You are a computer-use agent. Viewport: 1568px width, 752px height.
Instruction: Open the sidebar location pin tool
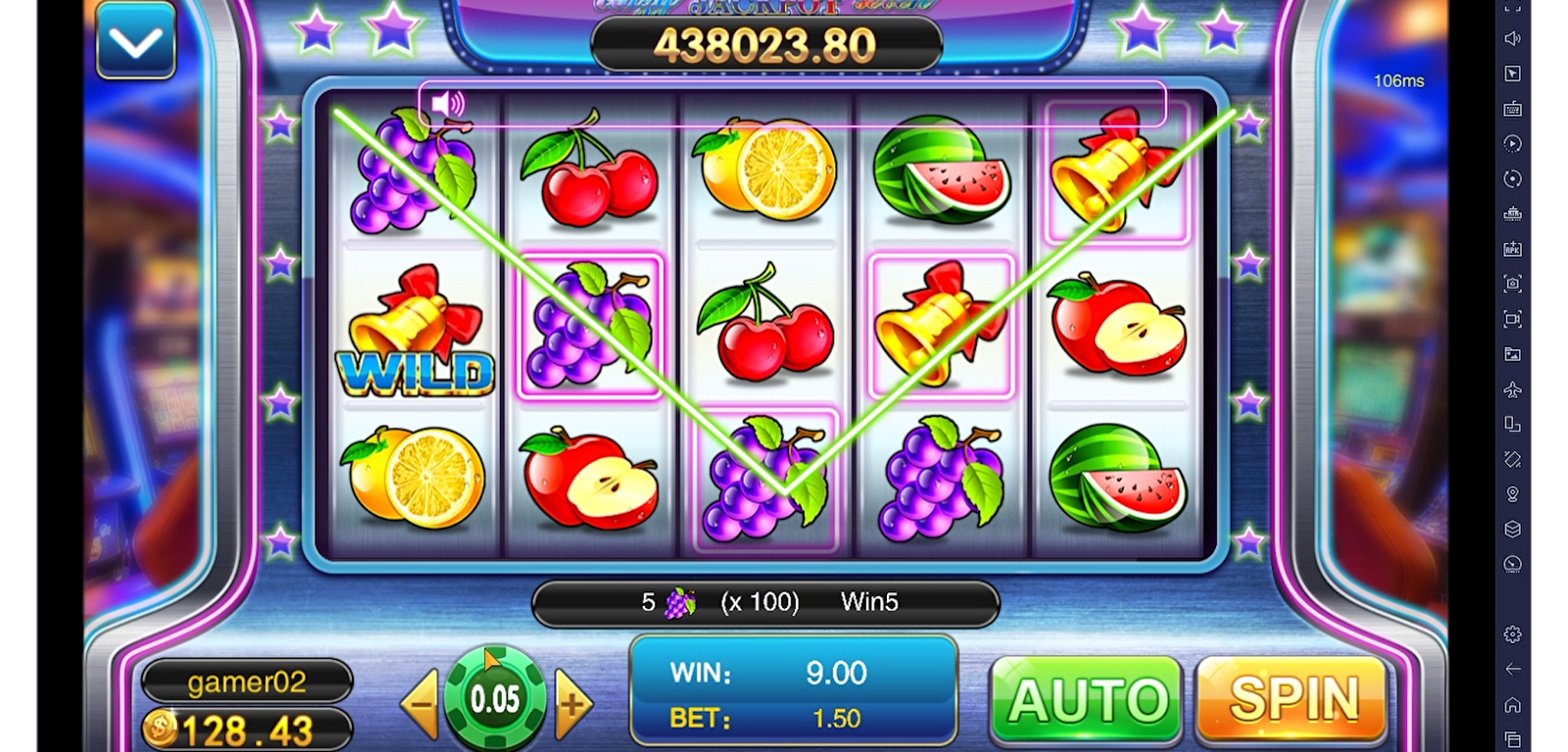pyautogui.click(x=1512, y=494)
